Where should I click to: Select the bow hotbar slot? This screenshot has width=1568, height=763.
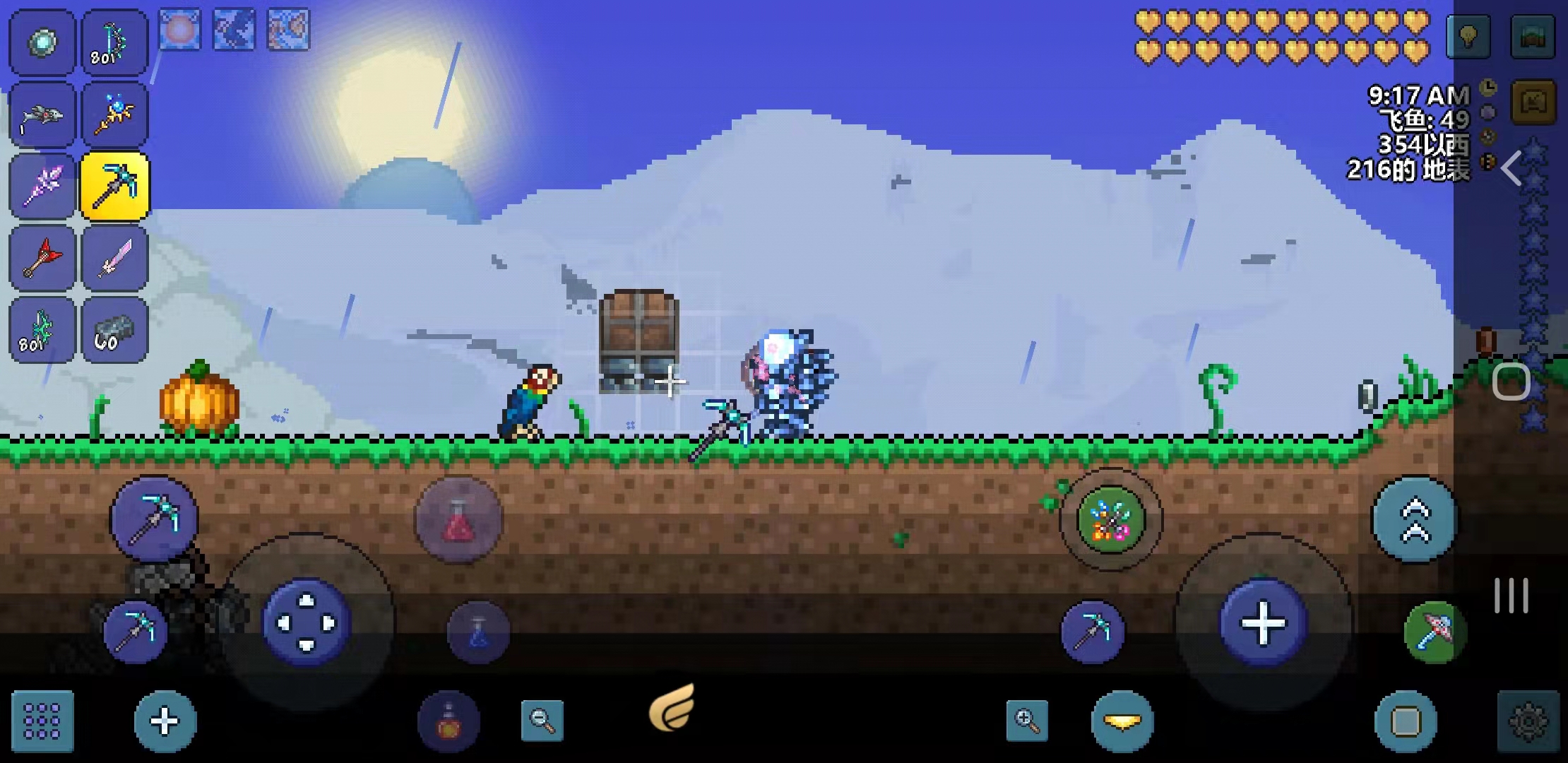(x=114, y=42)
